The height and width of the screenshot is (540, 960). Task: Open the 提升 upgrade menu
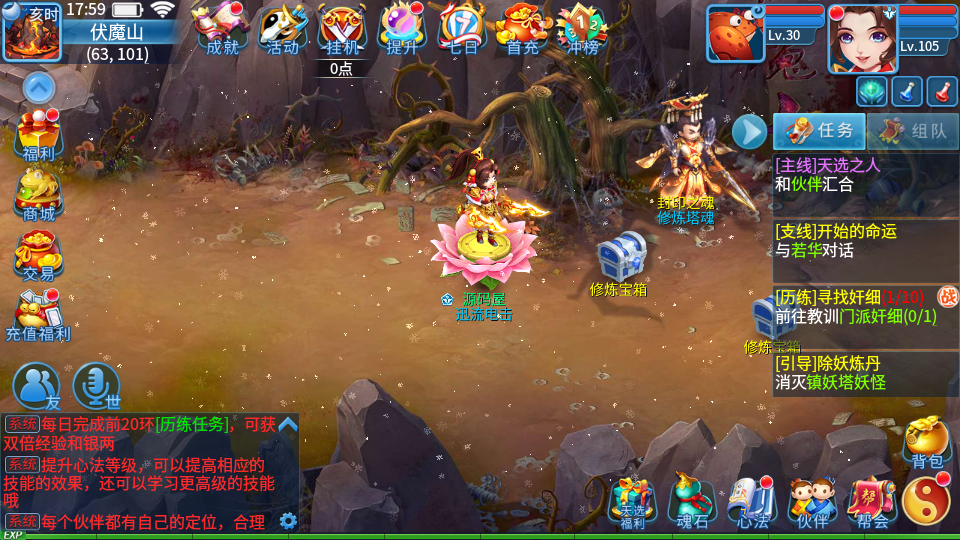402,28
